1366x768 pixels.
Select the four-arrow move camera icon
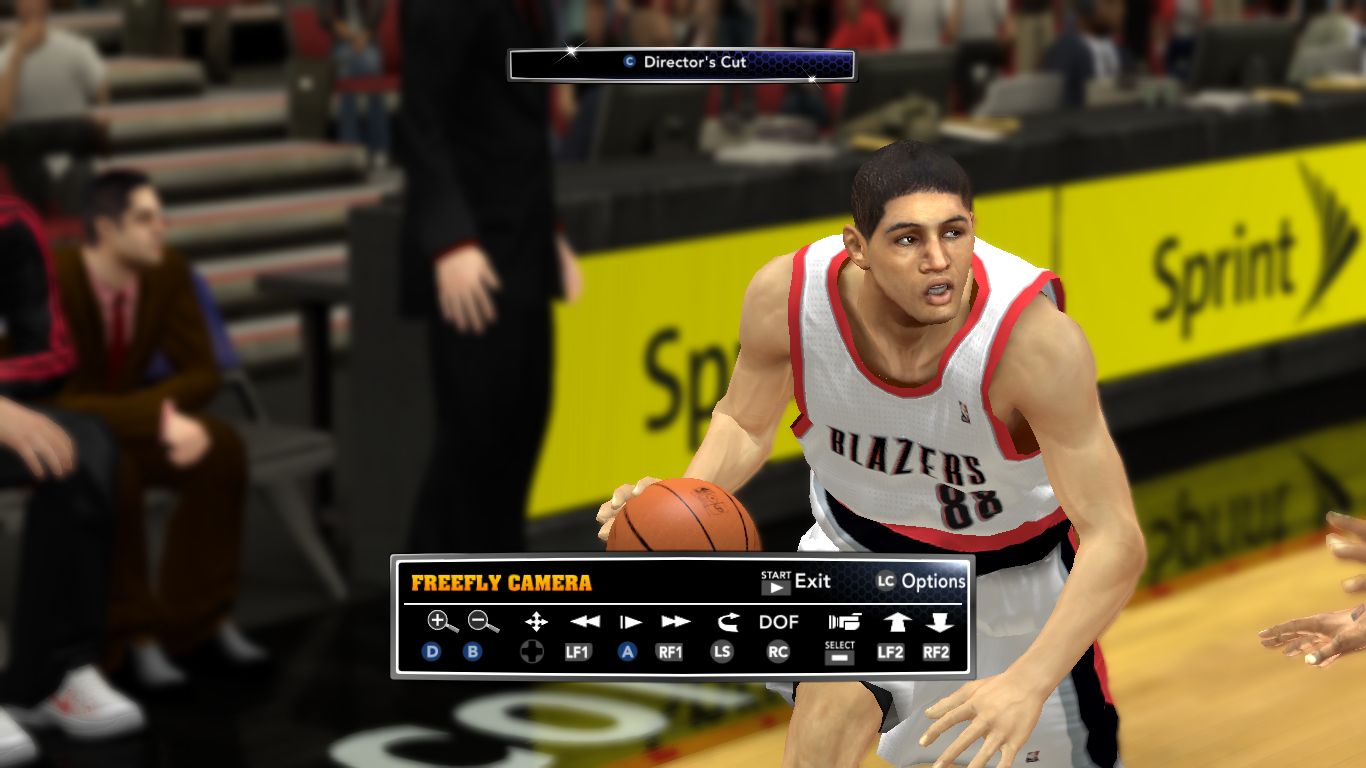click(536, 622)
